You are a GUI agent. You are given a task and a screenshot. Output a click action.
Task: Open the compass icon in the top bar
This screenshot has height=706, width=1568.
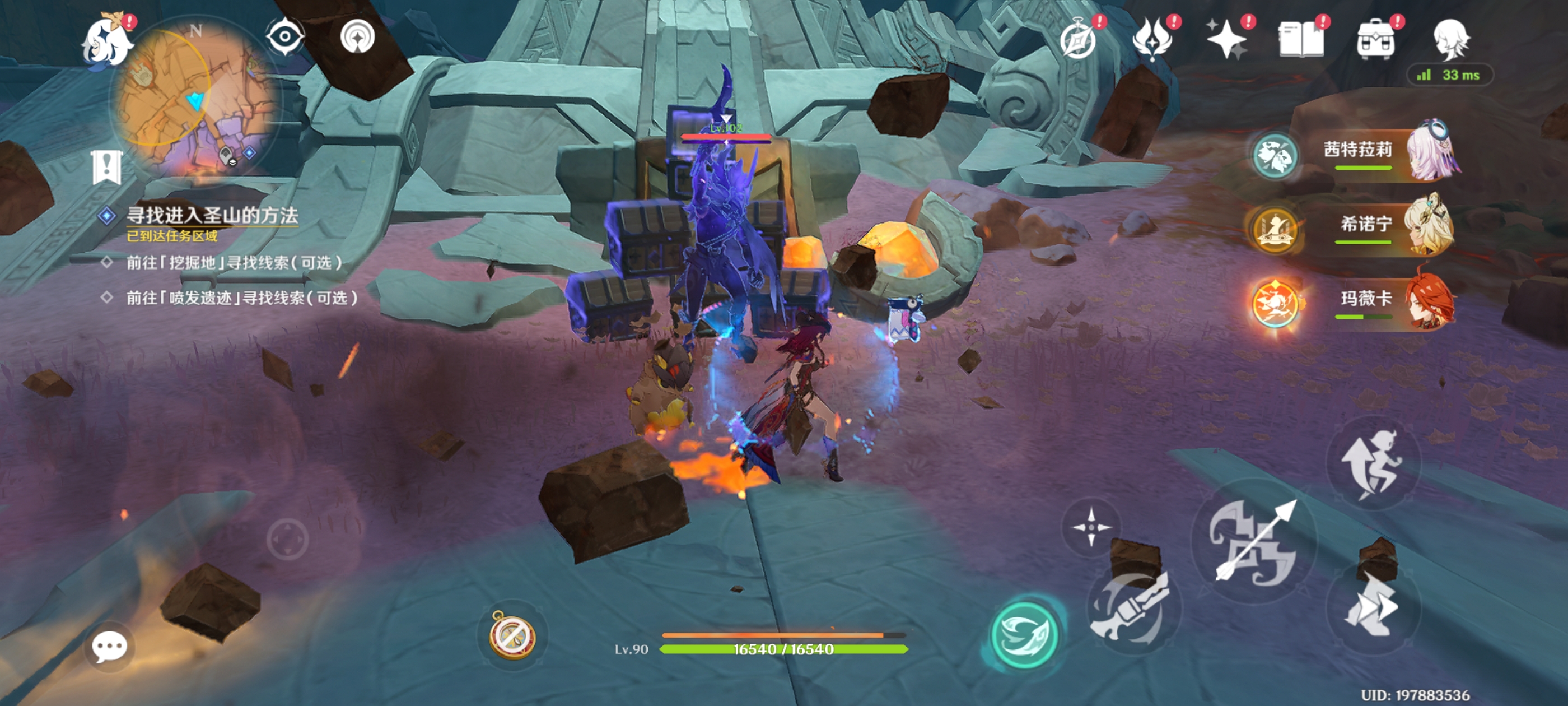(1079, 39)
